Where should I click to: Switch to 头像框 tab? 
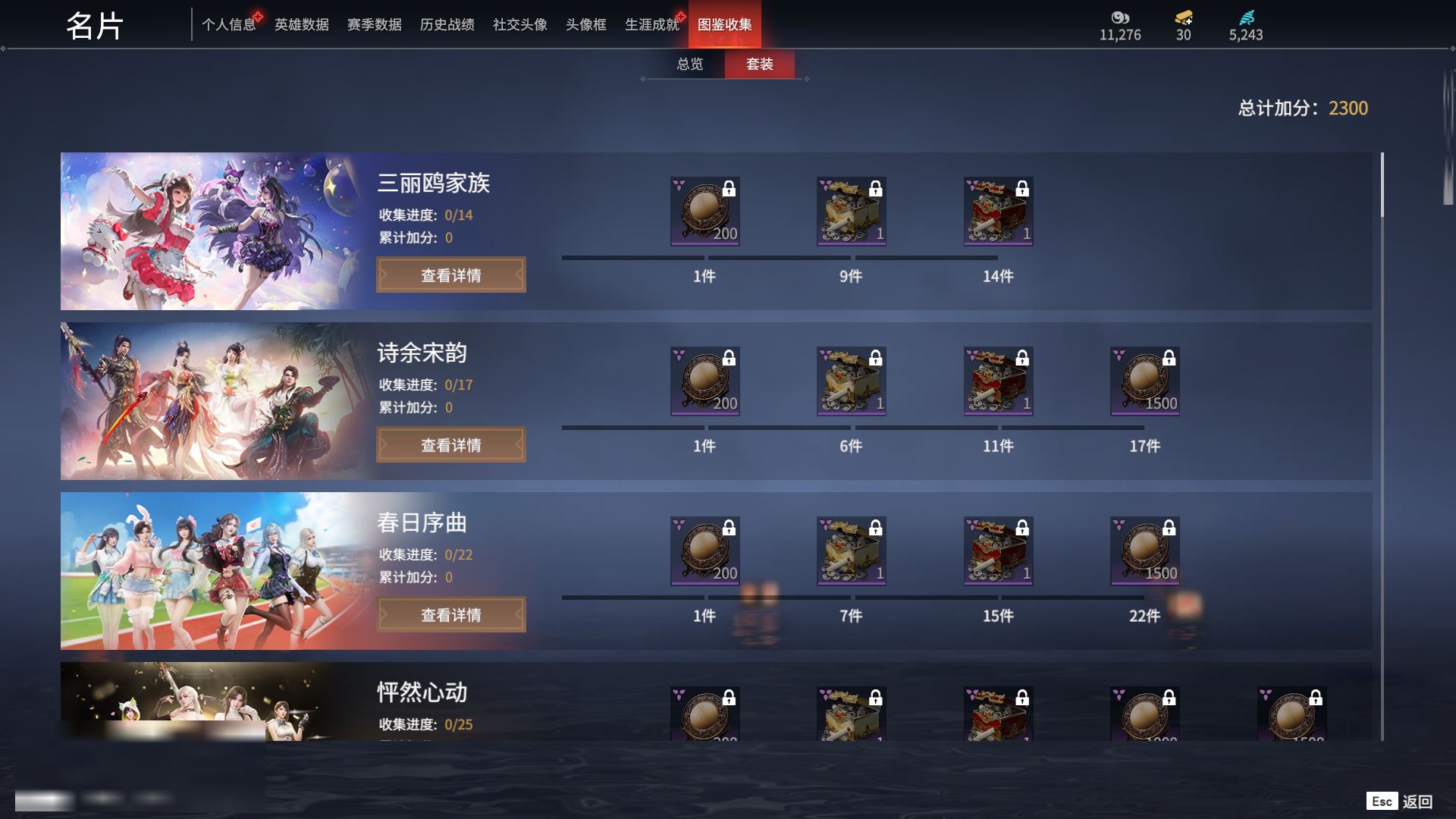585,25
